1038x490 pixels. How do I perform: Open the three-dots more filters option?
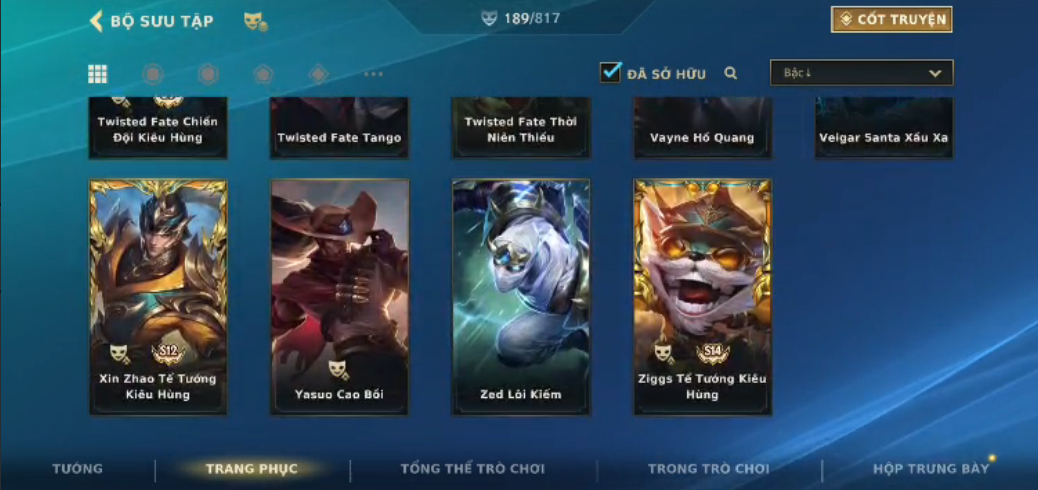point(373,73)
